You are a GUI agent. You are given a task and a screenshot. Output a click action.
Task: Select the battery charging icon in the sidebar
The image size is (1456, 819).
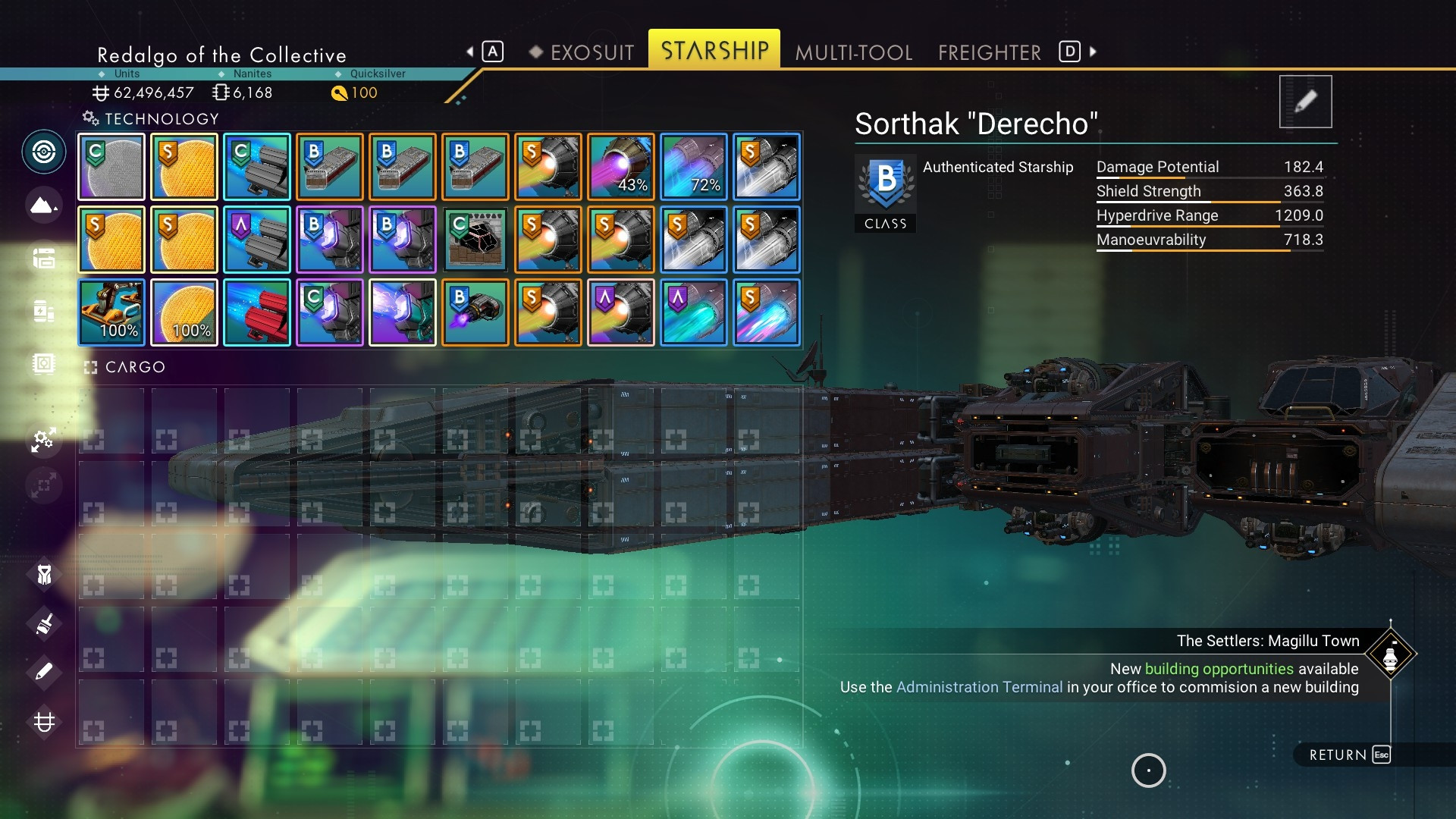pos(43,311)
